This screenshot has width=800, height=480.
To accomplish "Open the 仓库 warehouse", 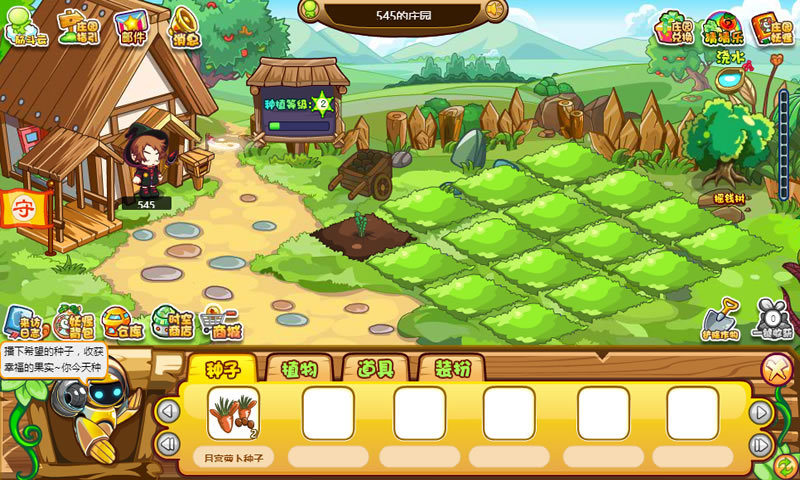I will pos(120,322).
